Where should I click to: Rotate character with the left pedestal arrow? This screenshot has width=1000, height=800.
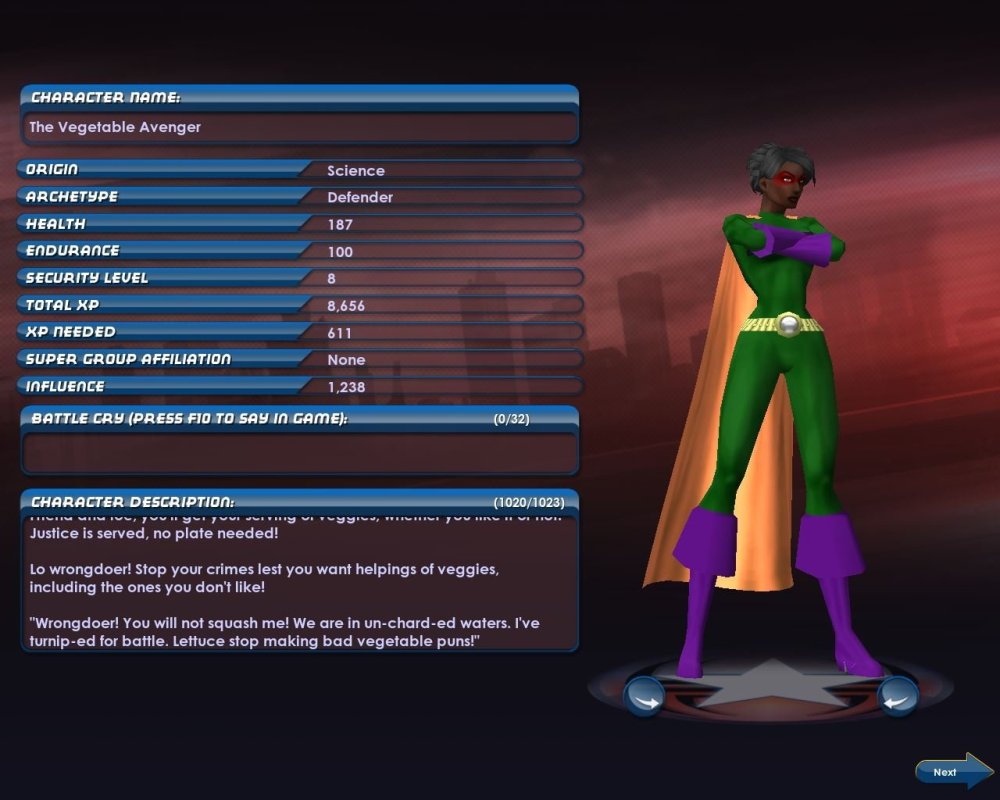[644, 696]
